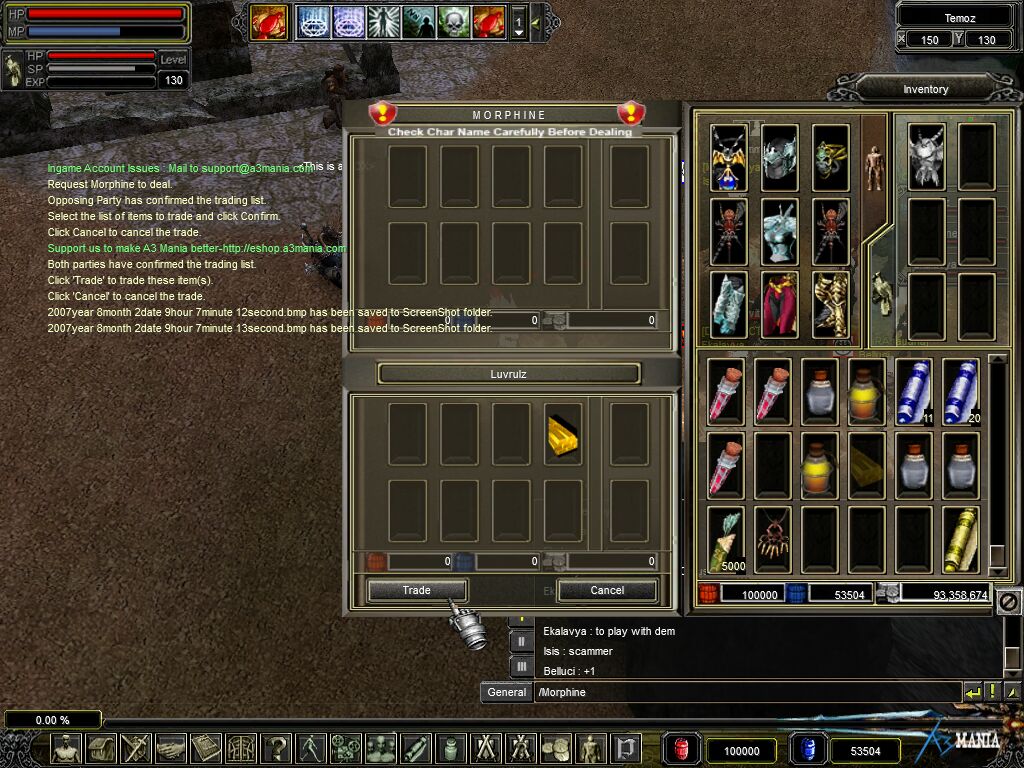Cancel the trade with Morphine

point(606,590)
